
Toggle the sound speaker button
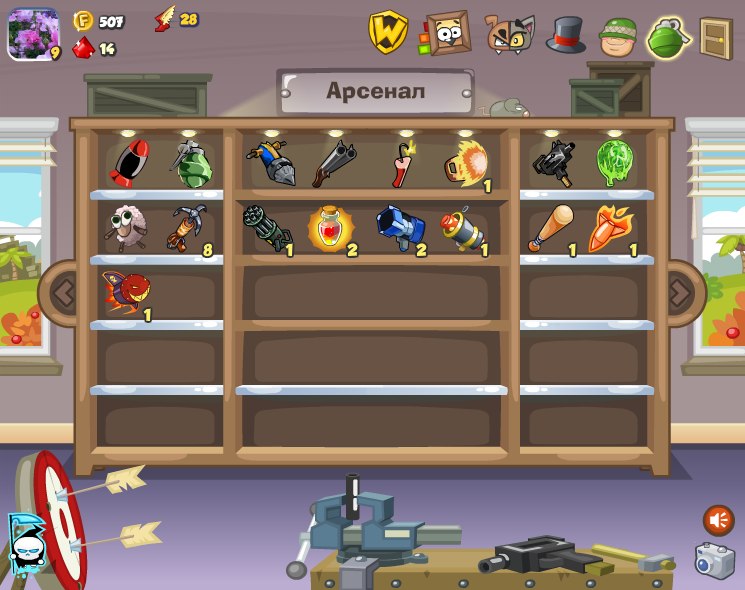(x=718, y=520)
